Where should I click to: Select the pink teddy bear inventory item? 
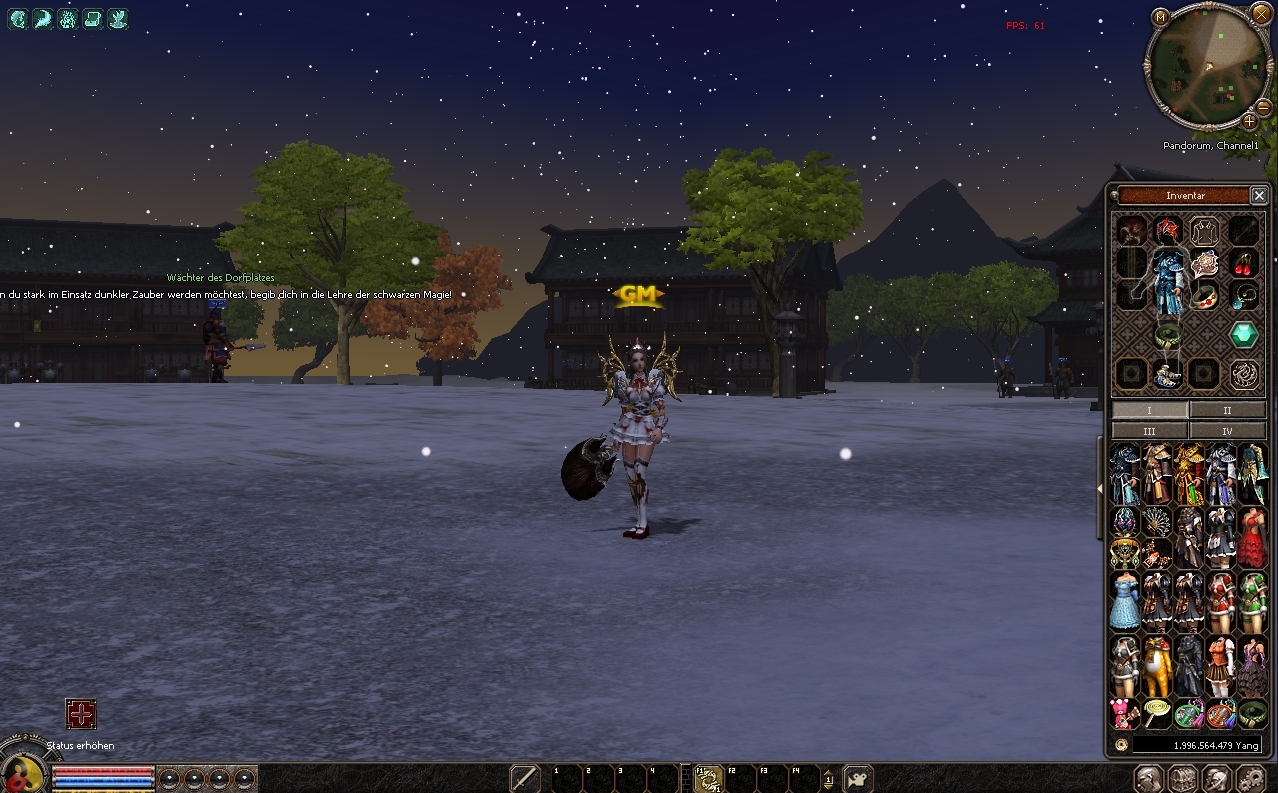coord(1125,714)
